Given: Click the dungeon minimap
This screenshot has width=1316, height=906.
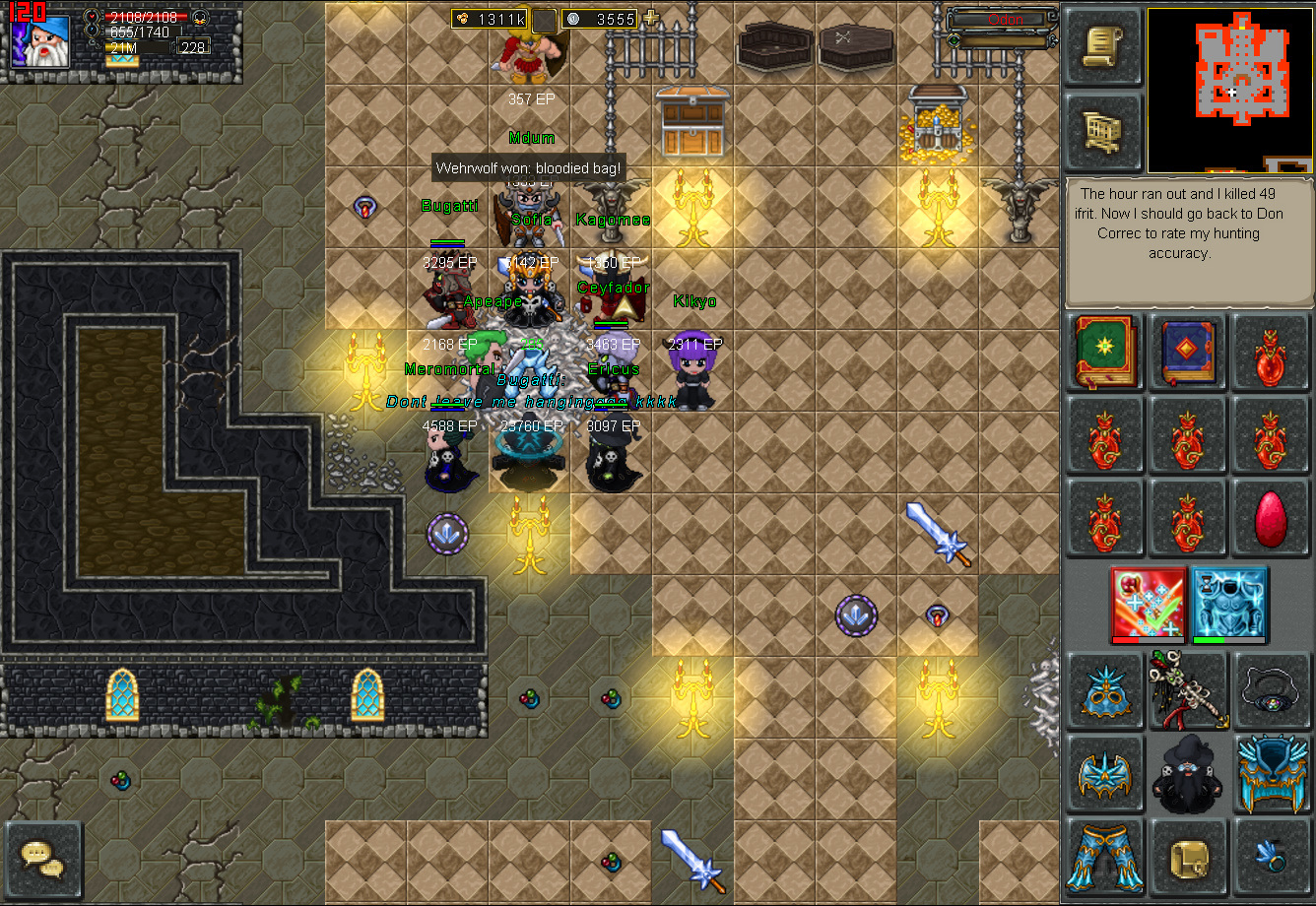Looking at the screenshot, I should click(1230, 91).
